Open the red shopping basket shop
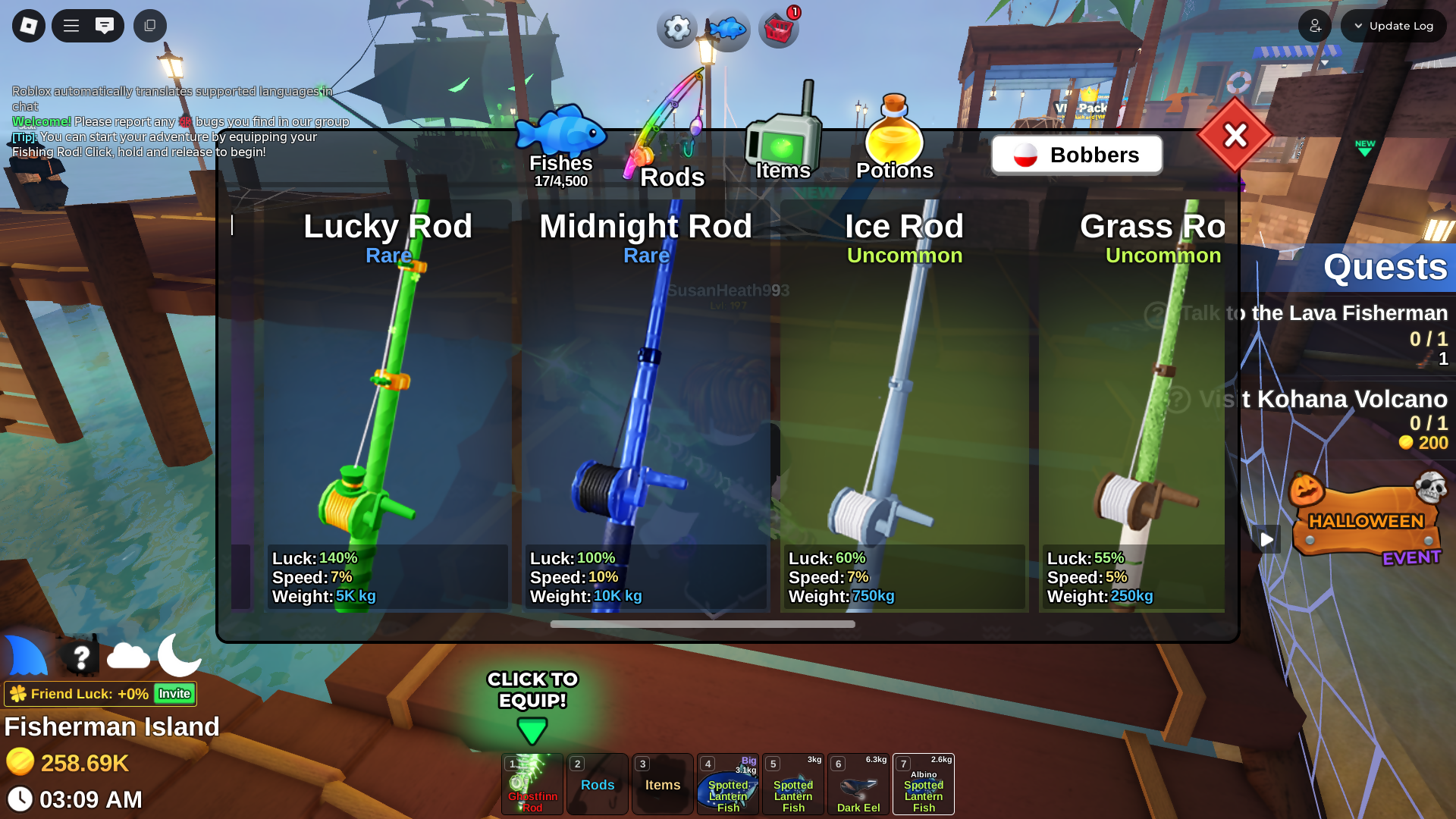The image size is (1456, 819). (x=779, y=30)
